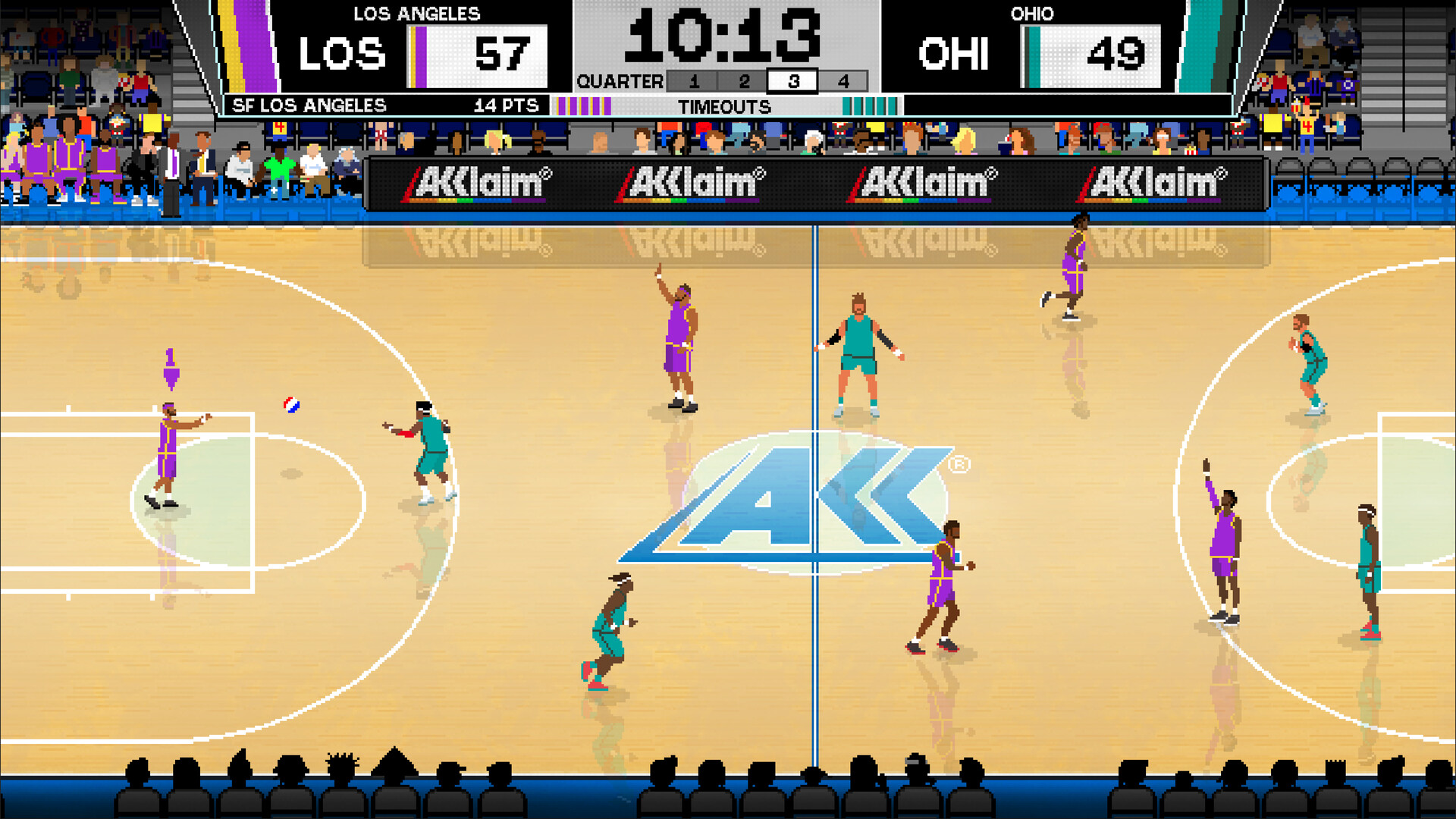Screen dimensions: 1456x819
Task: Click the TIMEOUTS label on the scoreboard
Action: point(726,106)
